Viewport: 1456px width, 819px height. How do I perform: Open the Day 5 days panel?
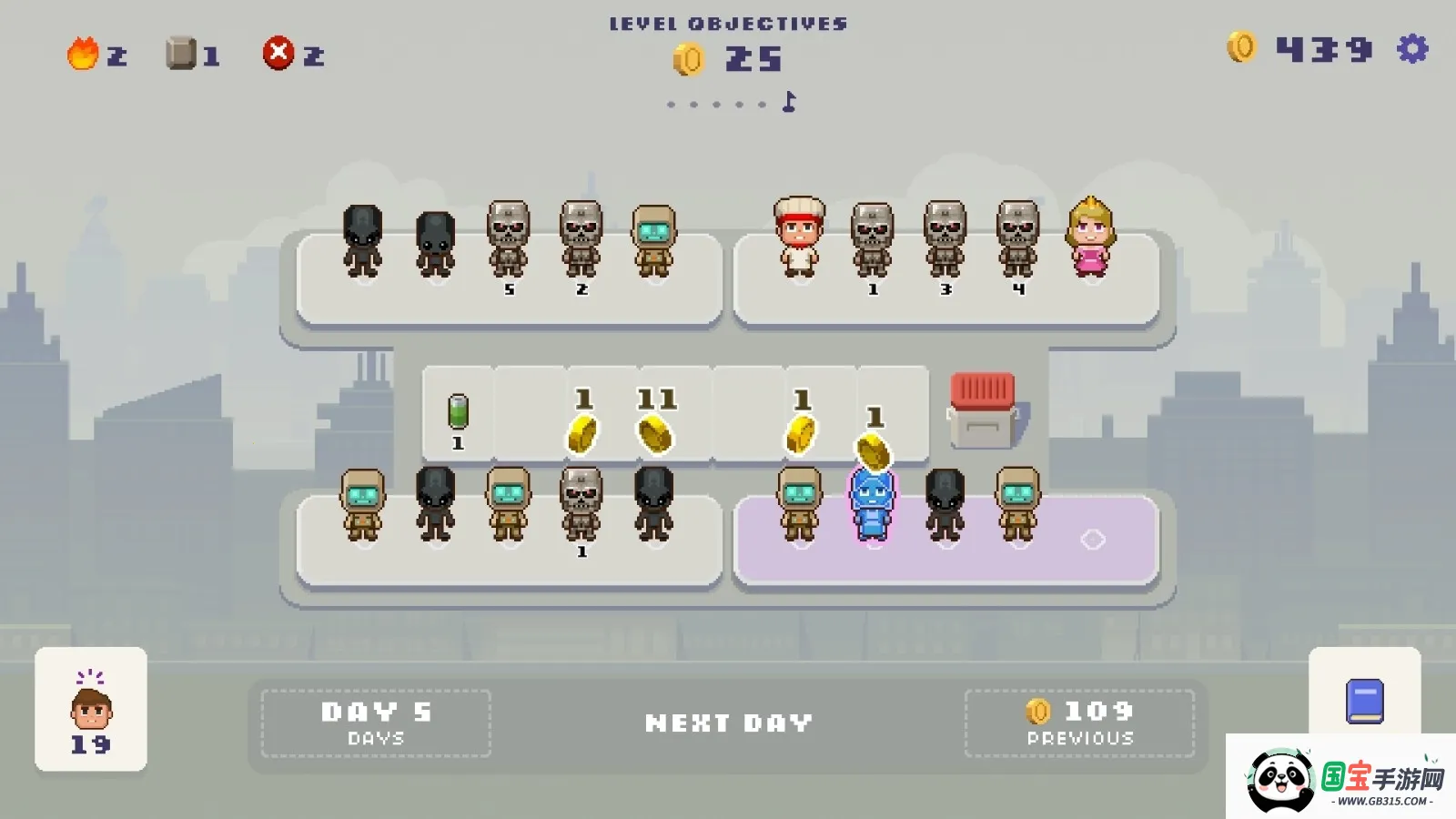click(376, 723)
